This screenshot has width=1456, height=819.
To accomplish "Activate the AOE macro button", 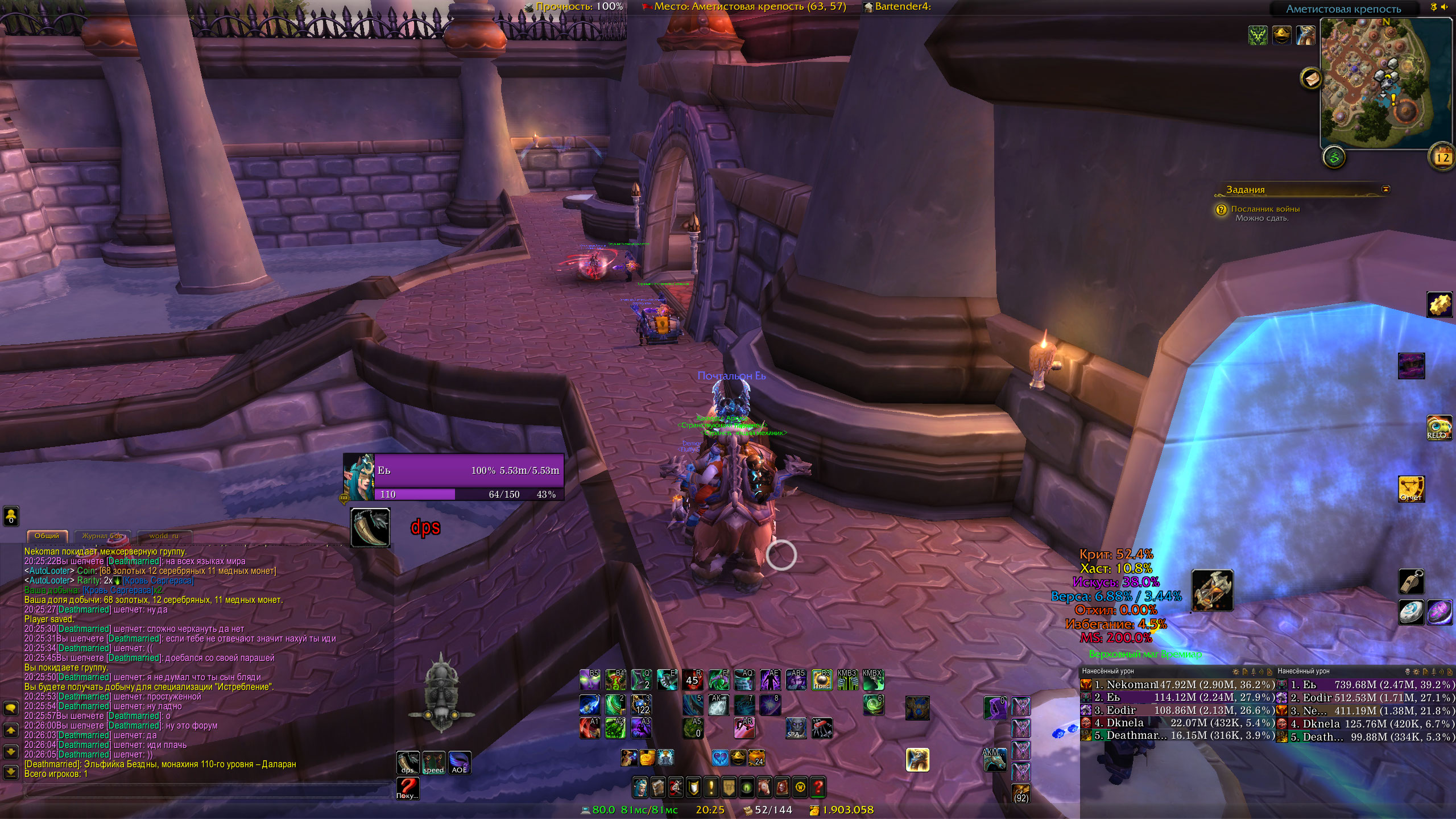I will coord(459,762).
